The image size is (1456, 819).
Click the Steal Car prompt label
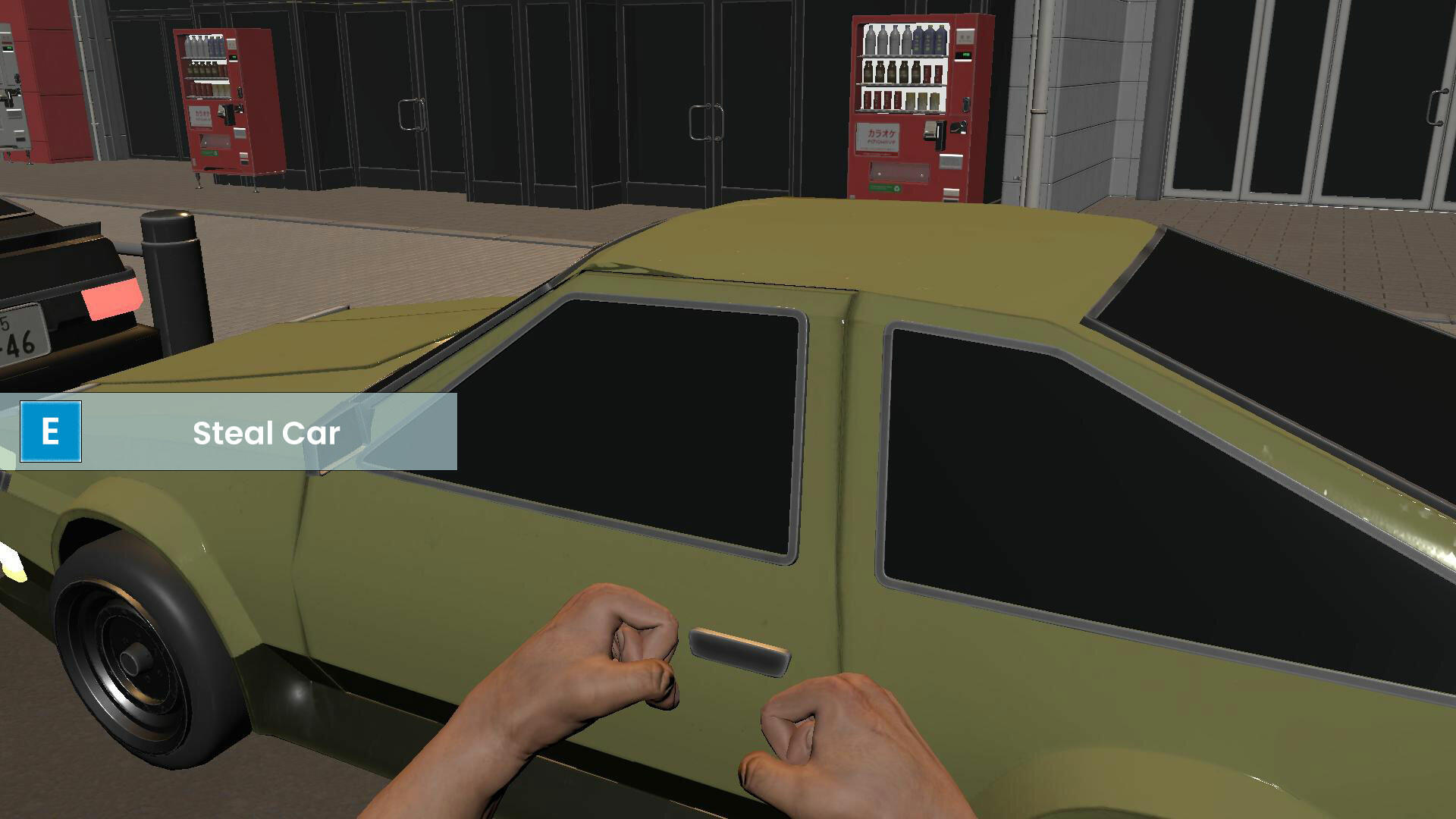(267, 433)
